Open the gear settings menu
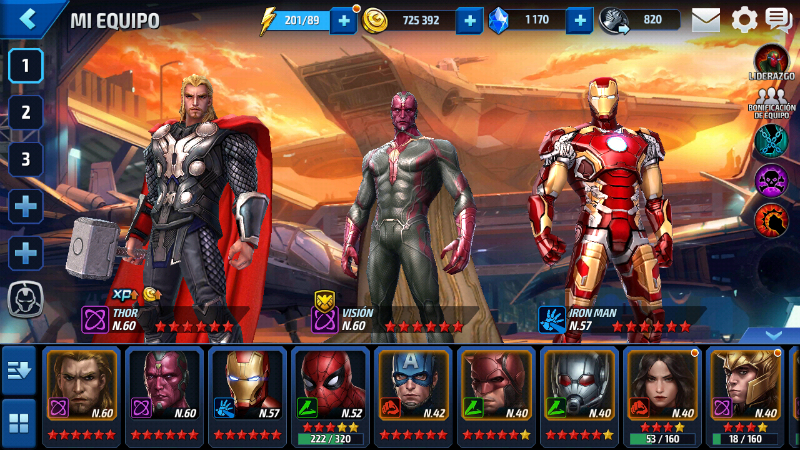800x450 pixels. click(x=744, y=19)
